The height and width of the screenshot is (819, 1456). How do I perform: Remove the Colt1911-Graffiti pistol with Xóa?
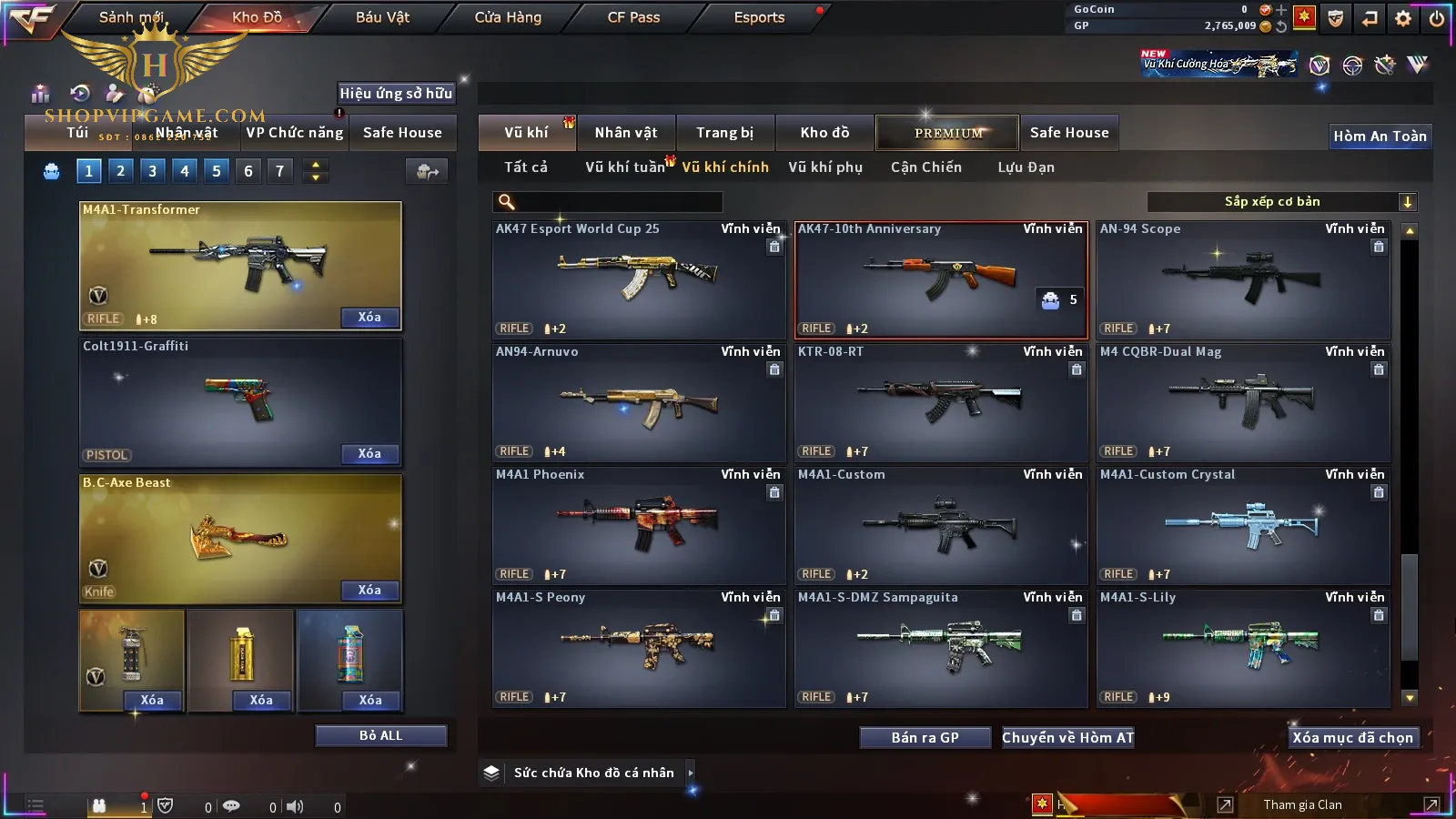tap(369, 454)
